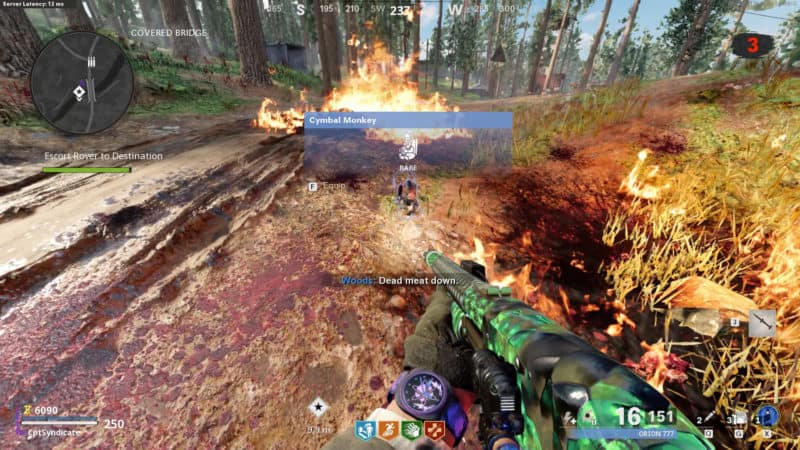The width and height of the screenshot is (800, 450).
Task: Select the green hand perk icon
Action: click(411, 432)
